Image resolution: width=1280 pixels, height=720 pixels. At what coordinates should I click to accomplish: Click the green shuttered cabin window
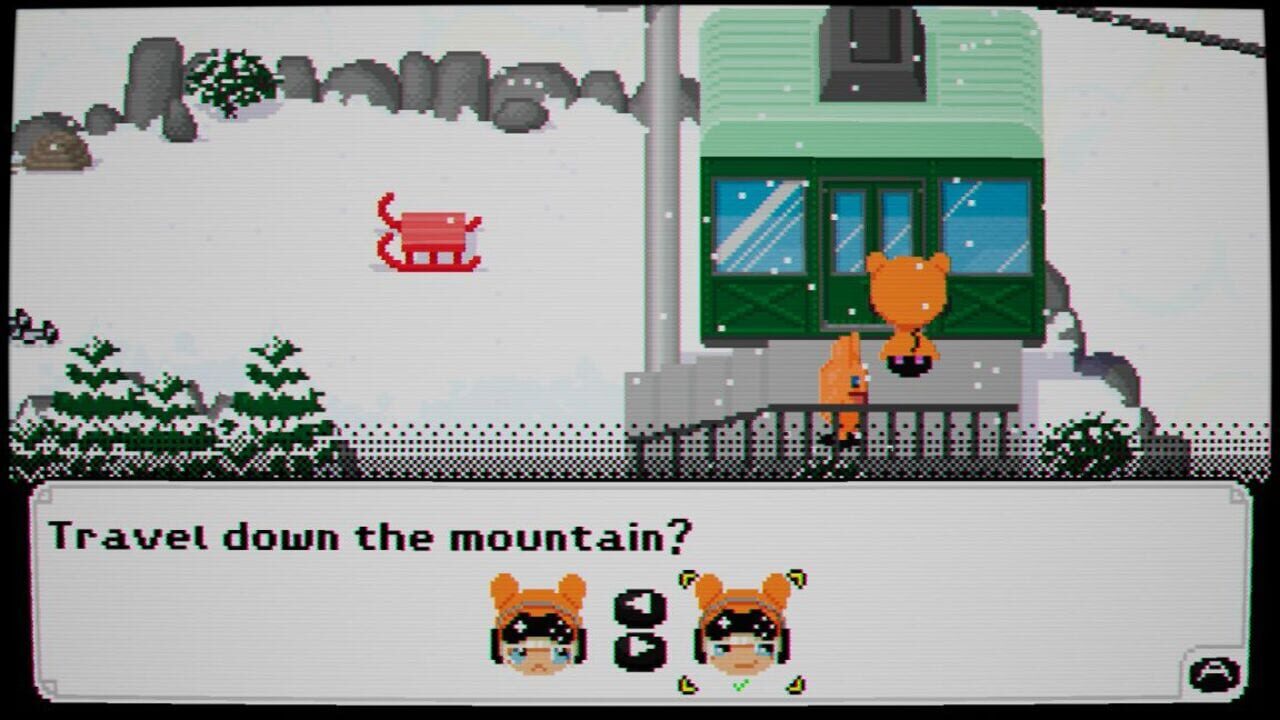762,250
